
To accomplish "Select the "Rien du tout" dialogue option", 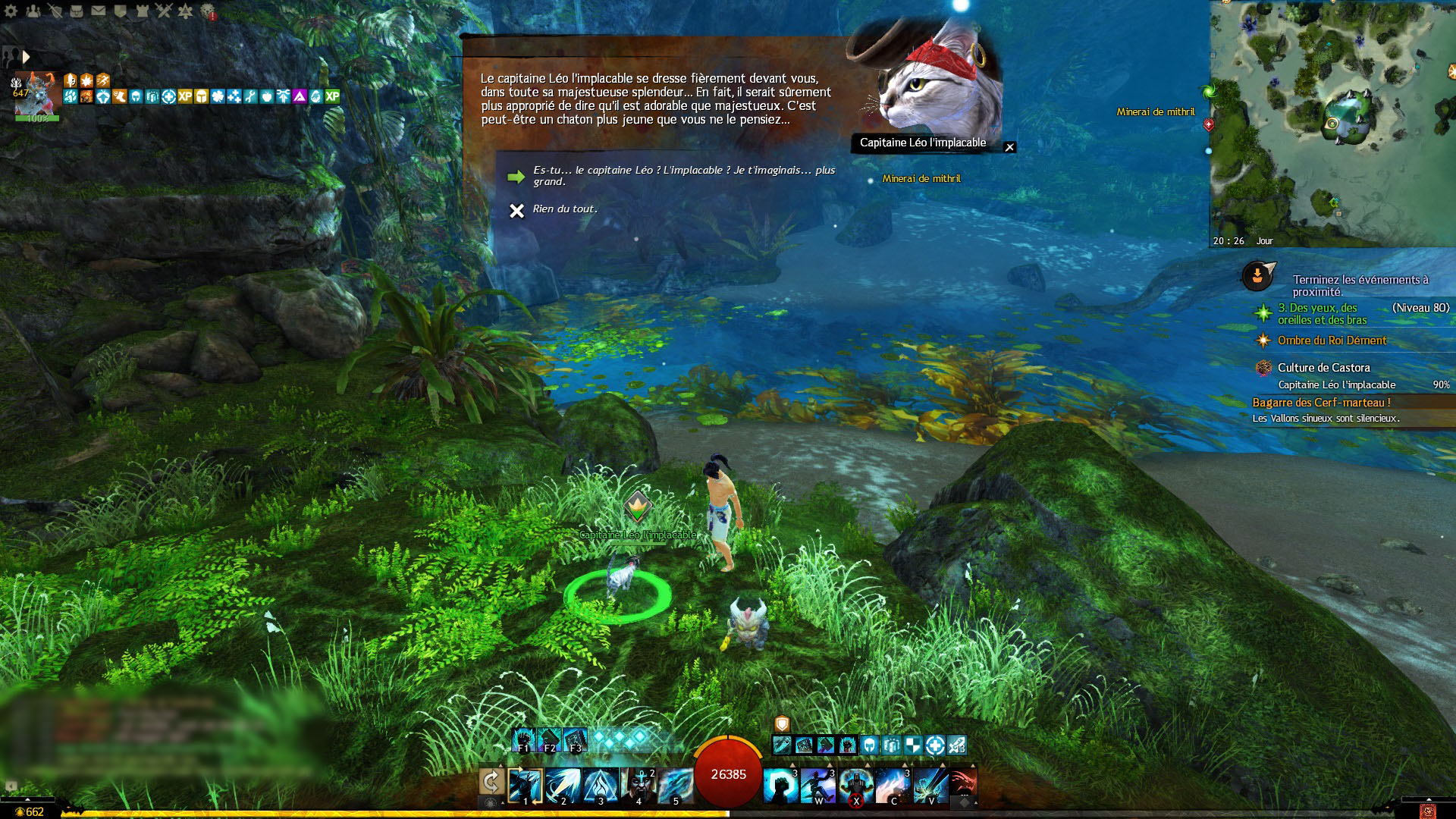I will [565, 209].
